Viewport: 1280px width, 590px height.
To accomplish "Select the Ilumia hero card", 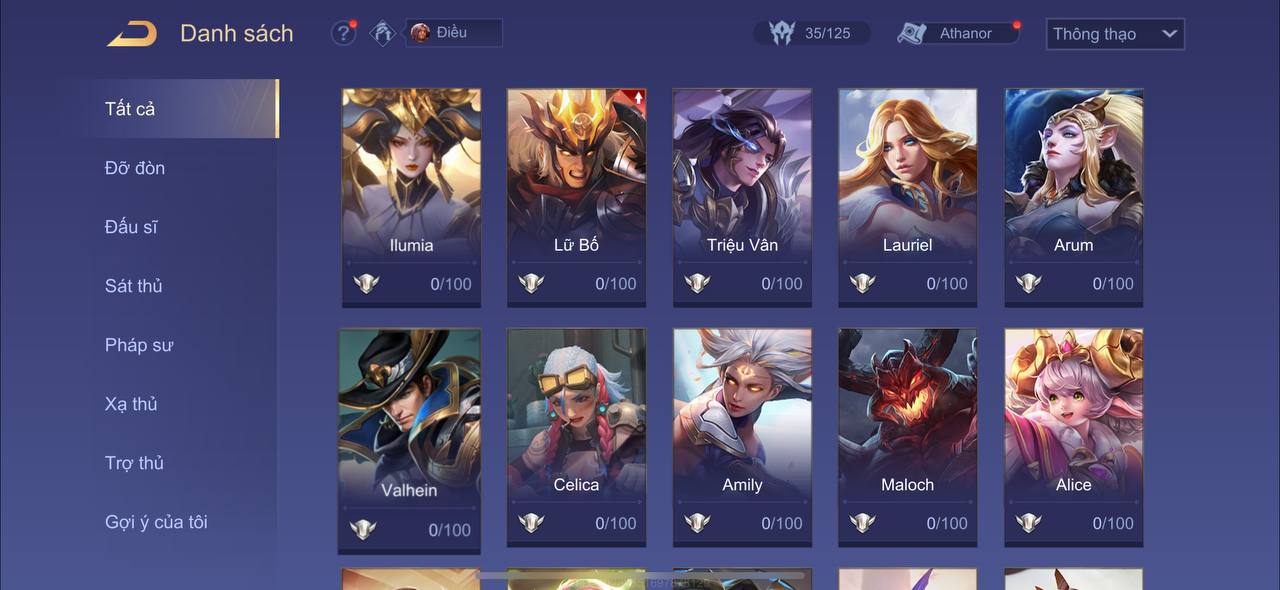I will 411,197.
